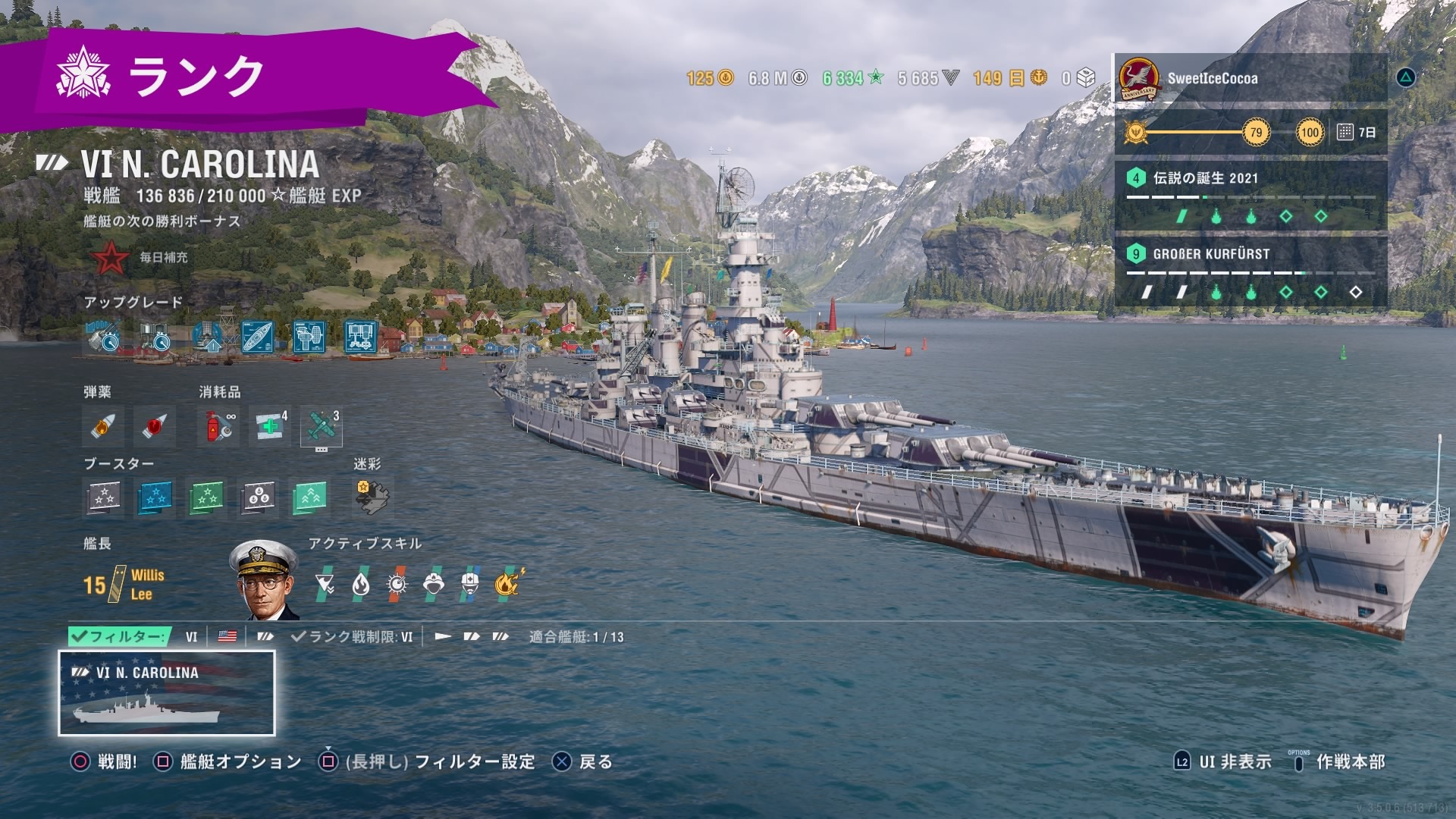Select the high-explosive shell with flame icon
This screenshot has height=819, width=1456.
tap(103, 426)
